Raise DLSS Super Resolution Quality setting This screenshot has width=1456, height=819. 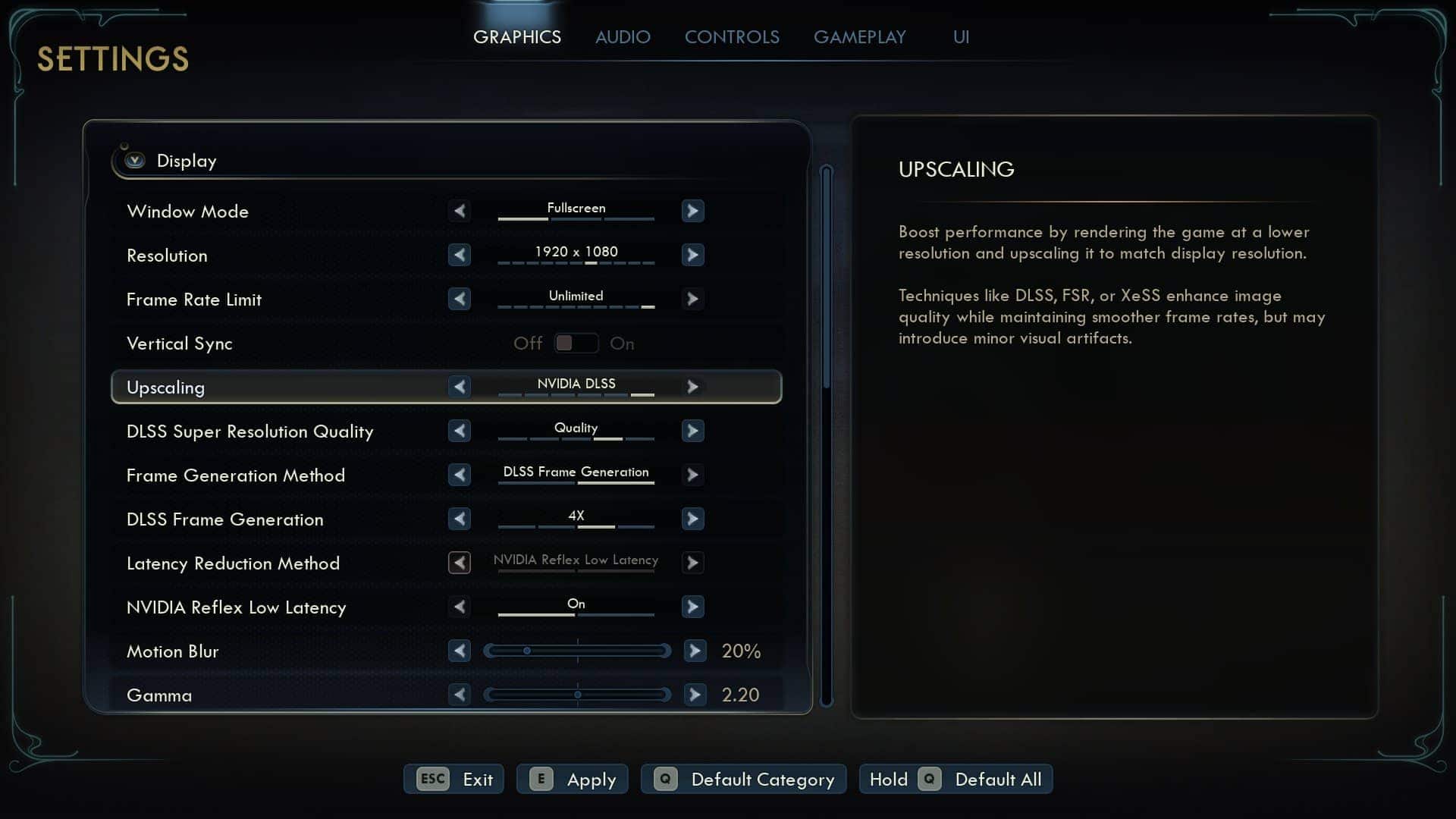click(692, 431)
